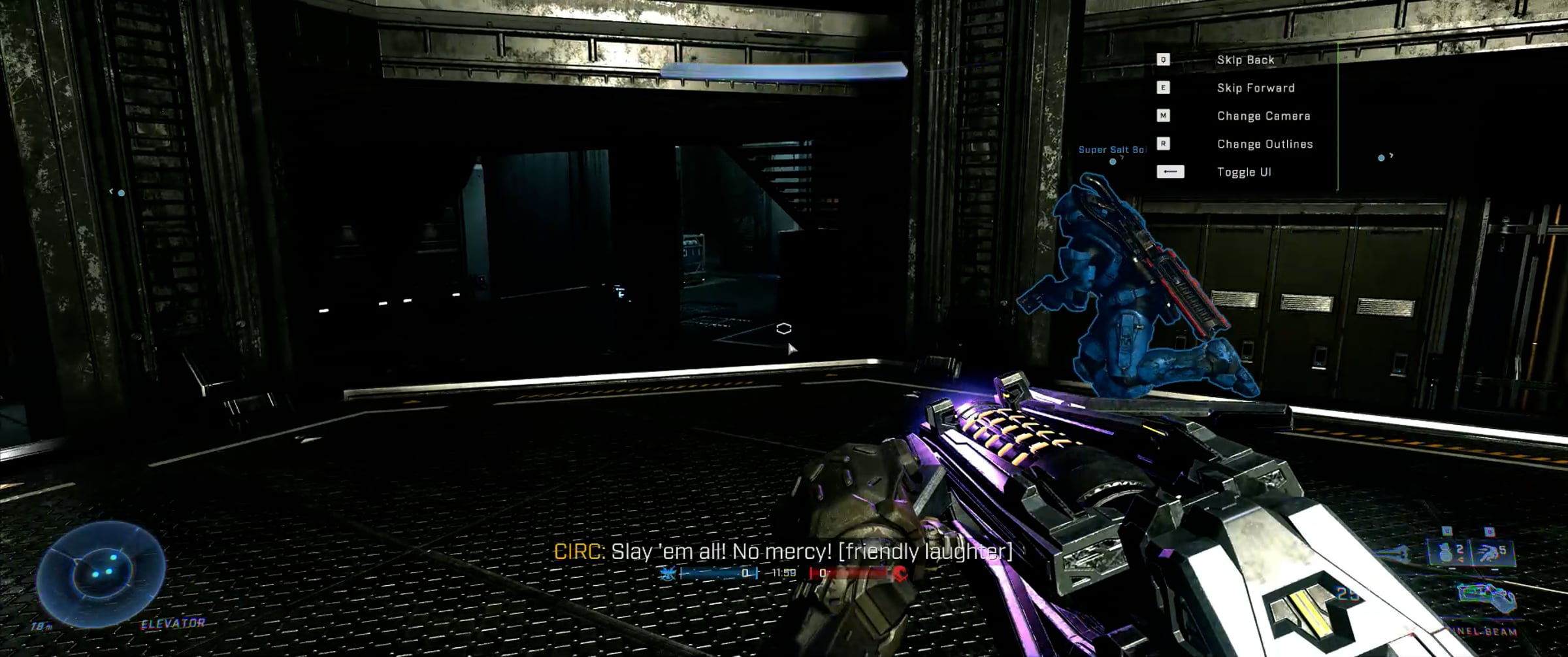Choose Skip Forward in the theater controls
The width and height of the screenshot is (1568, 657).
tap(1255, 88)
